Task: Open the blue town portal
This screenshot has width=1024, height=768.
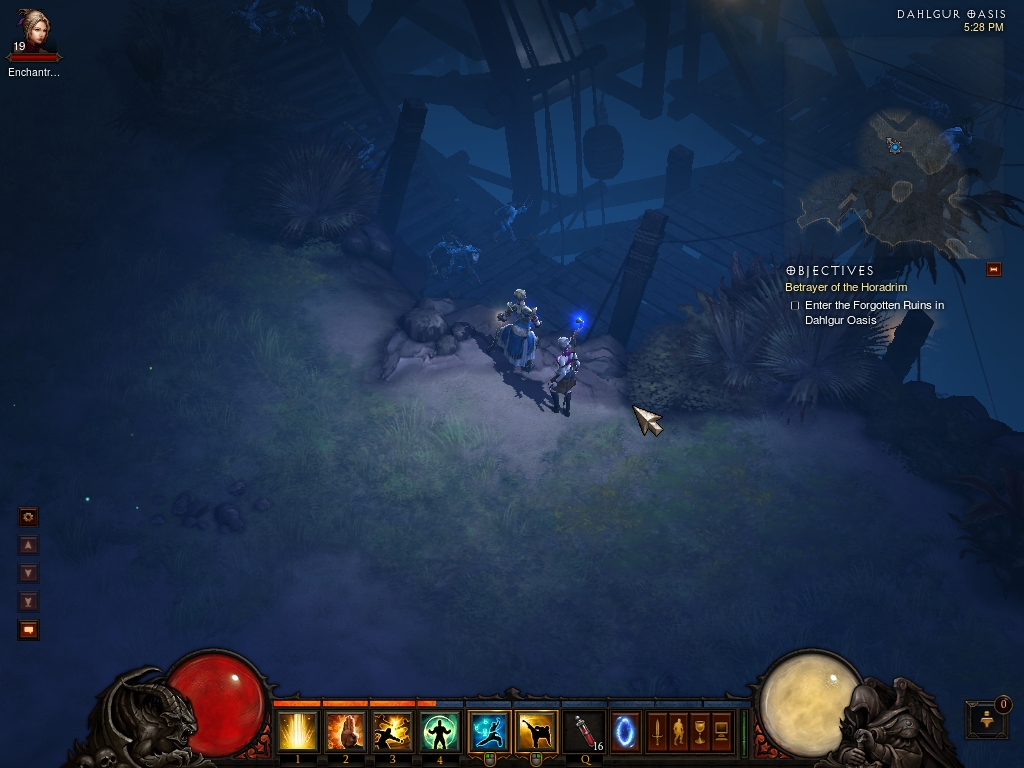Action: [x=626, y=732]
